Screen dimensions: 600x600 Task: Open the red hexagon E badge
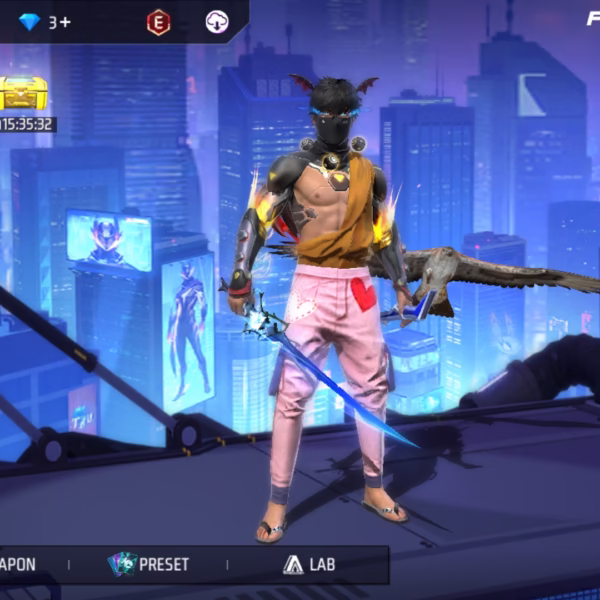(x=158, y=22)
